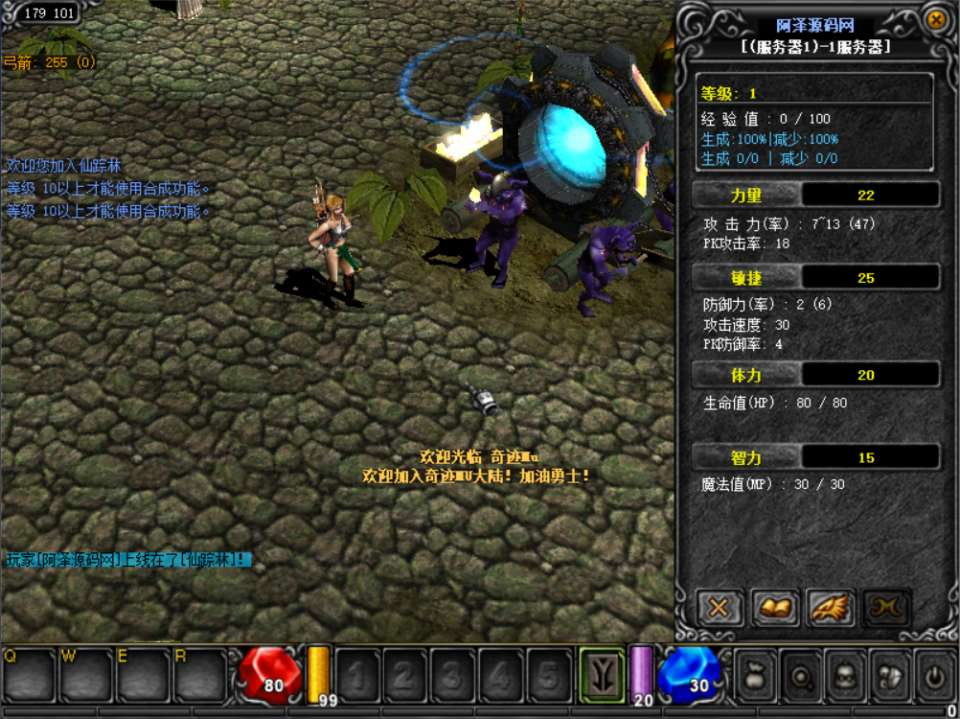Click the icon left of the power button
The height and width of the screenshot is (719, 960).
point(888,676)
